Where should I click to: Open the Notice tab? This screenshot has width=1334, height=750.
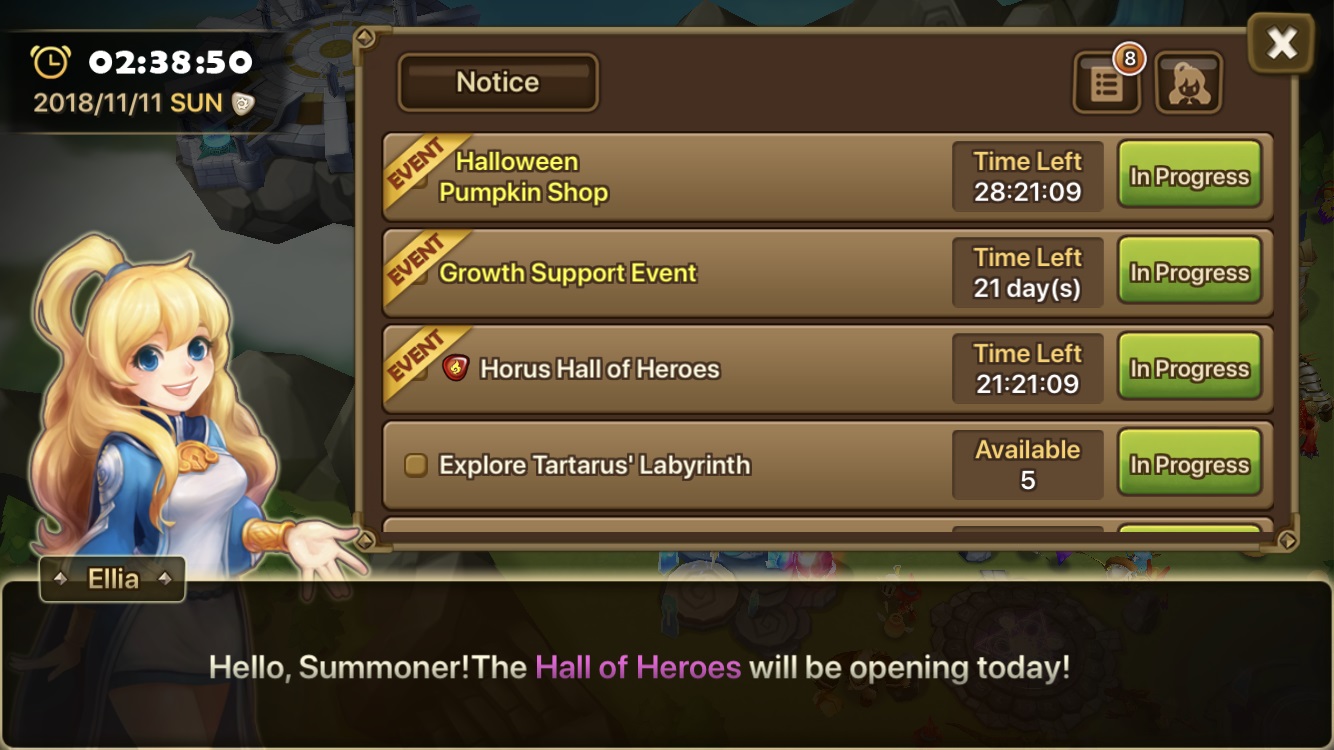pos(498,82)
